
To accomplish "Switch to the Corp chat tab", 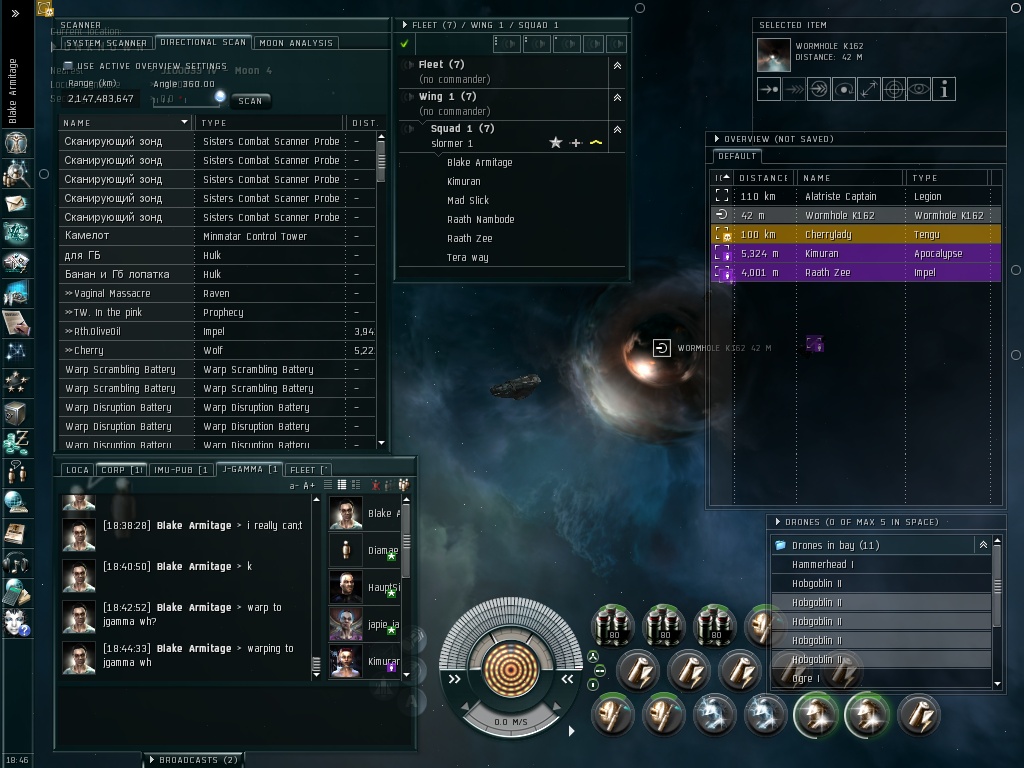I will tap(121, 469).
